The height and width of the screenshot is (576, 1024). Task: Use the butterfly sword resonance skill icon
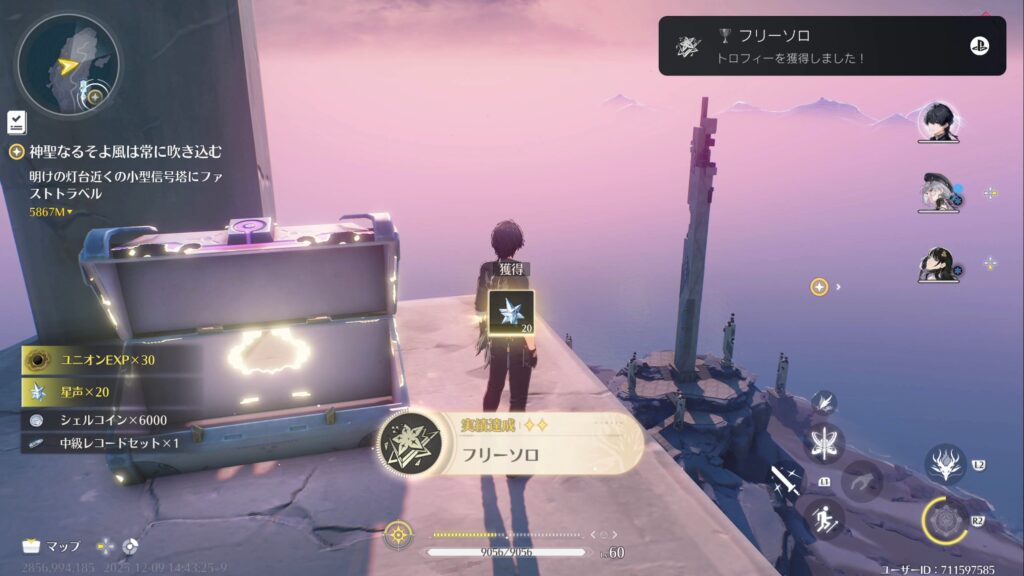pos(826,443)
